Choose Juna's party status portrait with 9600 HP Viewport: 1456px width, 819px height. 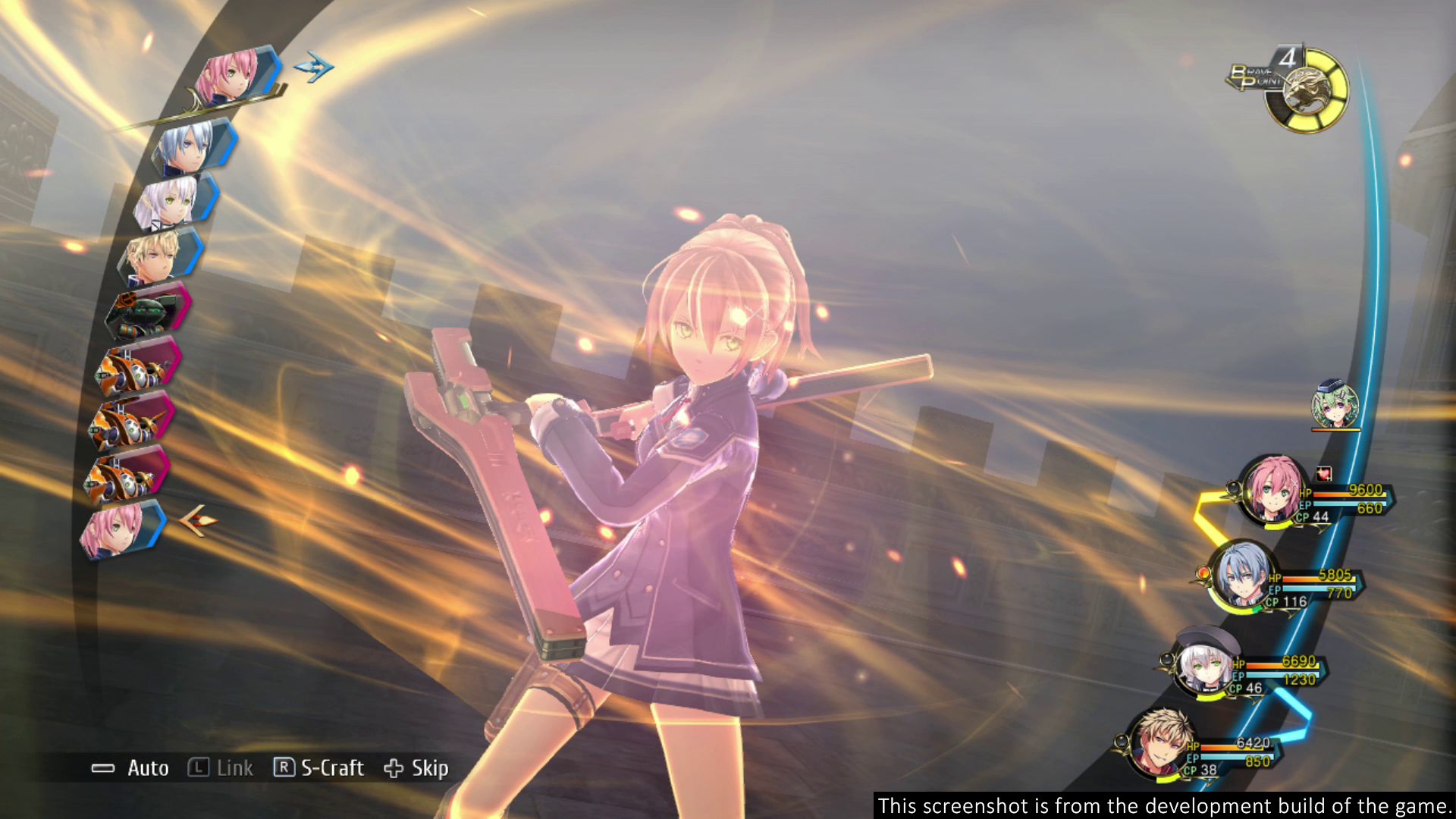[1272, 490]
